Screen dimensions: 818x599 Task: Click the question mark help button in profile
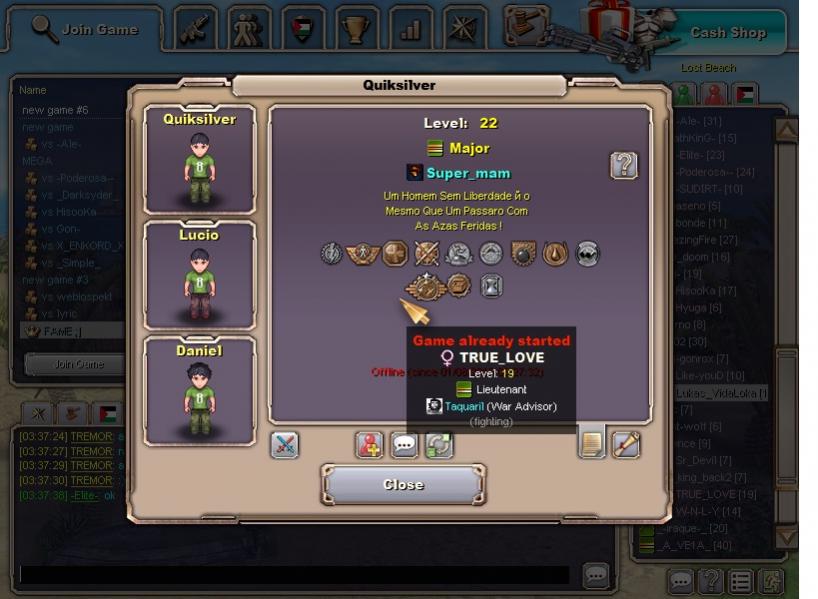(x=624, y=165)
